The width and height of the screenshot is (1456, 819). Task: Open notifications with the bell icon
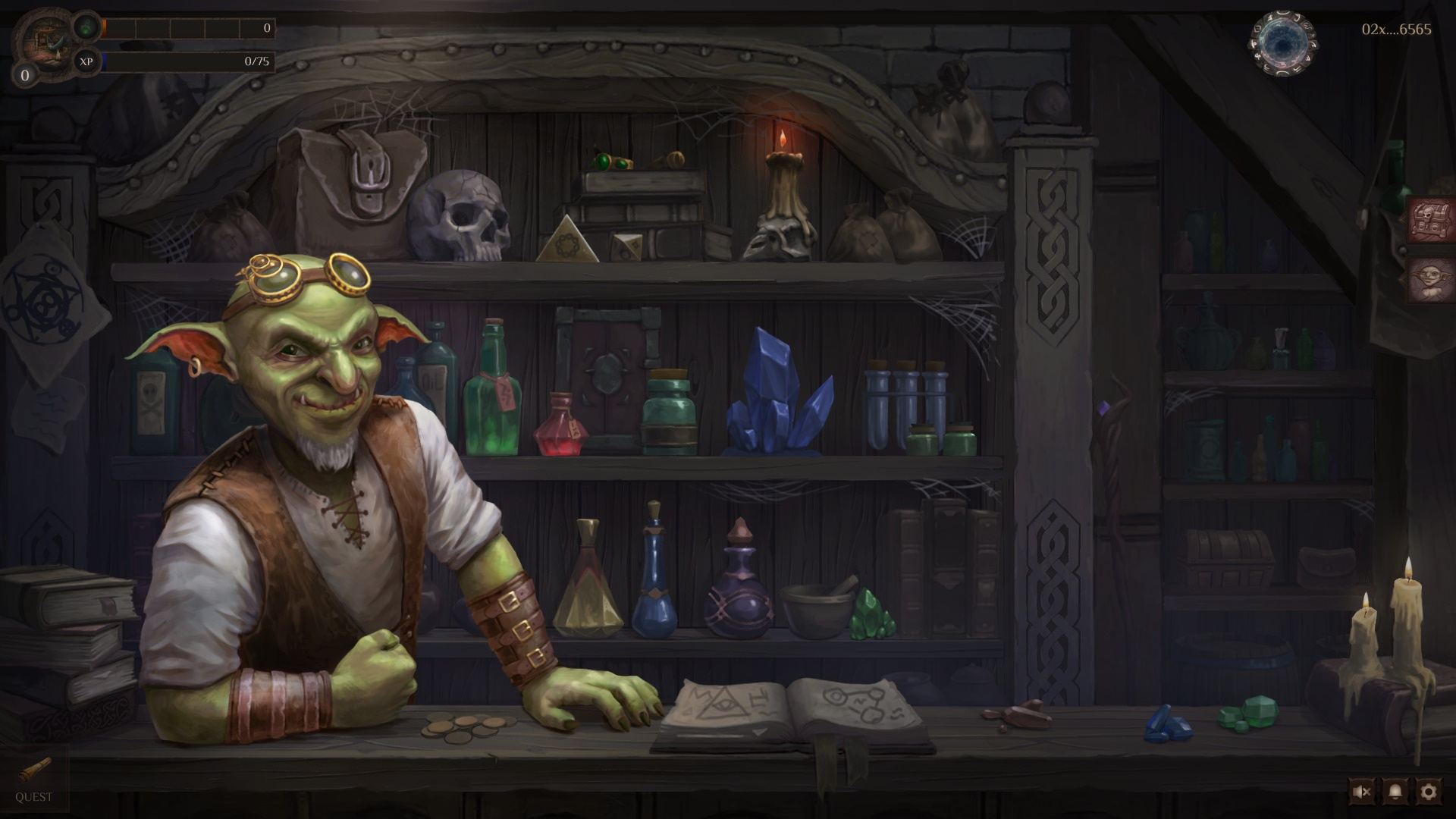pyautogui.click(x=1395, y=792)
